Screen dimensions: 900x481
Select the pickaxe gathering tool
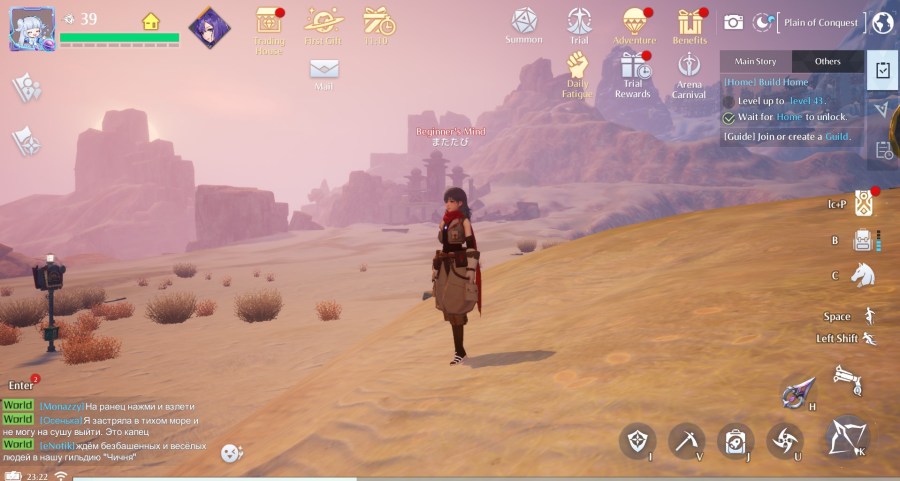click(x=687, y=439)
